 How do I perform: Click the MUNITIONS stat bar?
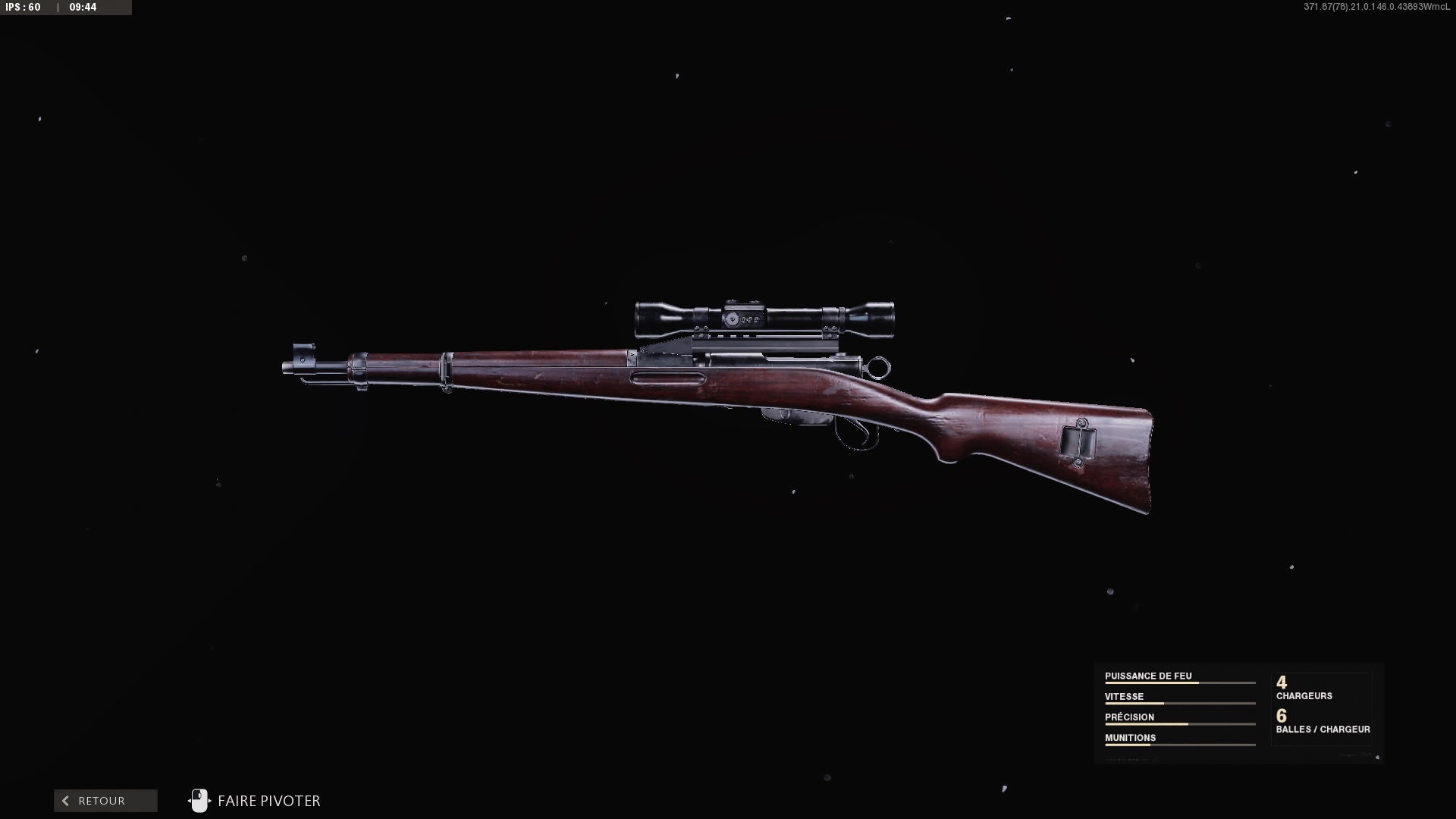click(x=1180, y=745)
